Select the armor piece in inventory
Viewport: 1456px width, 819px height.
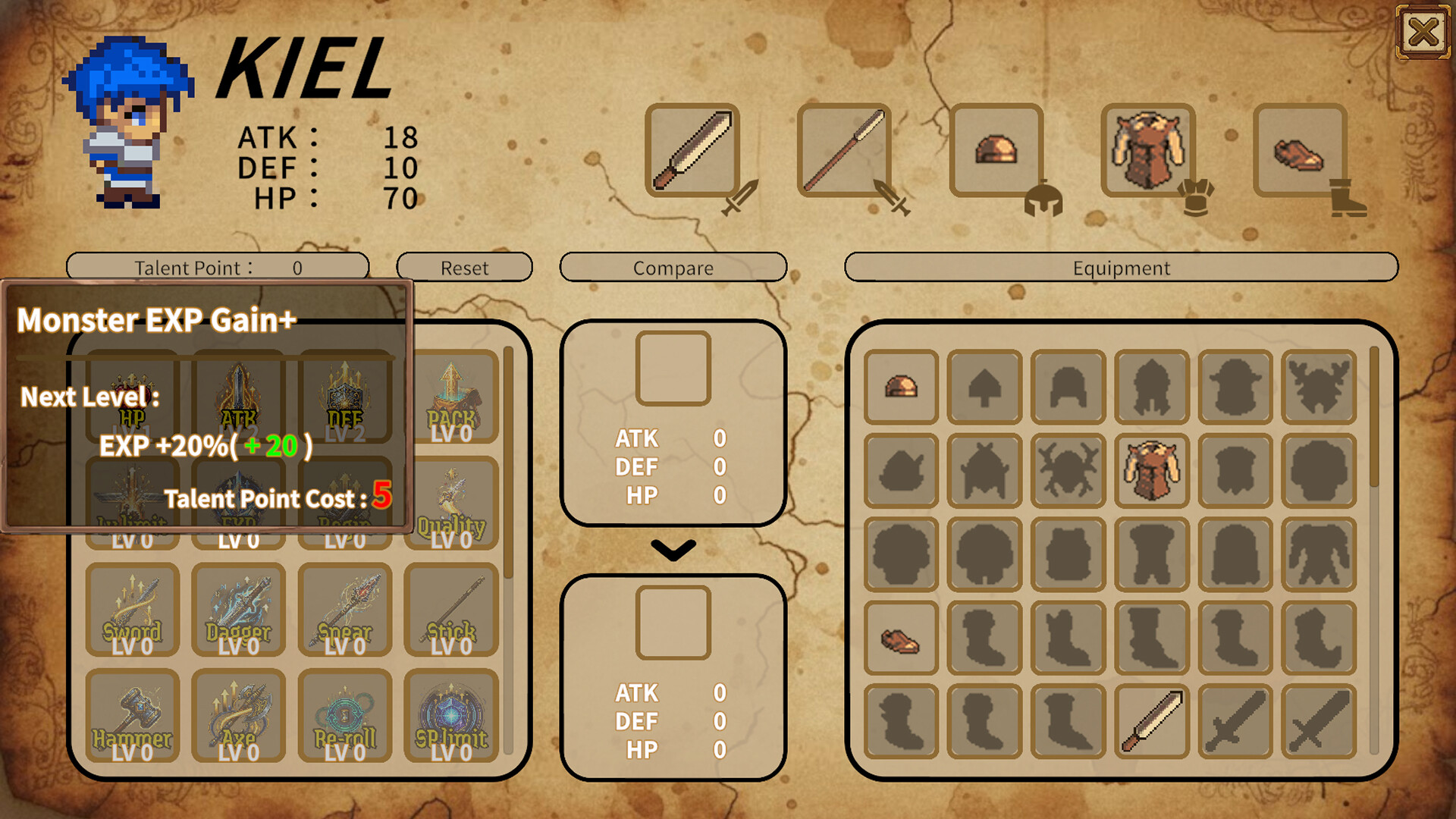coord(1152,470)
